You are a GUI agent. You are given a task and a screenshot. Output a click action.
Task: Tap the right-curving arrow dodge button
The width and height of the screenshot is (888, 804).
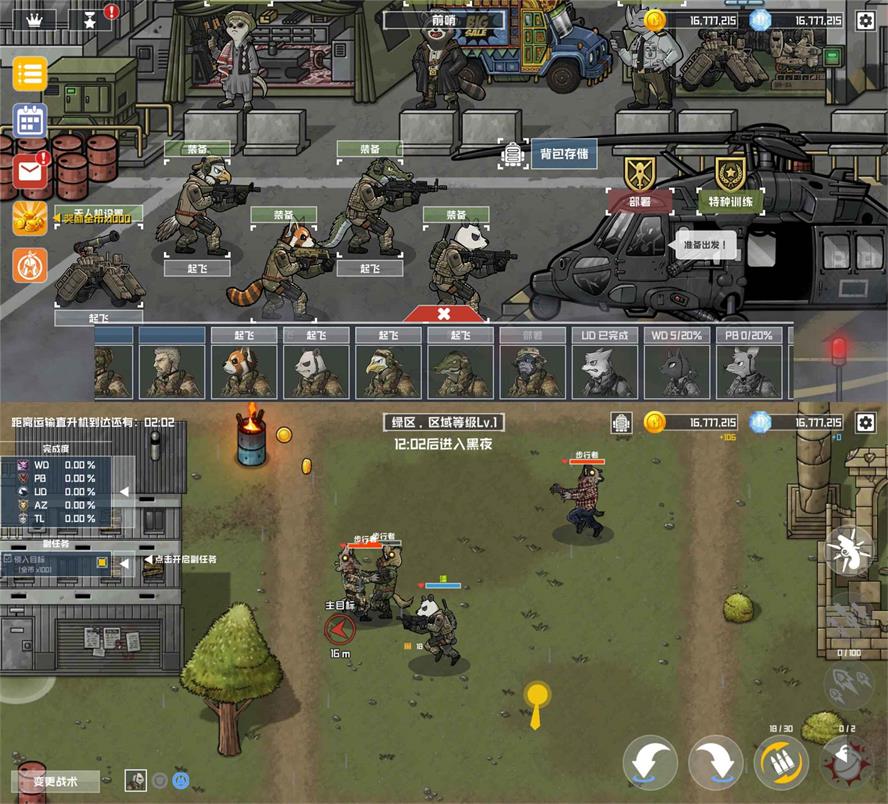[716, 764]
